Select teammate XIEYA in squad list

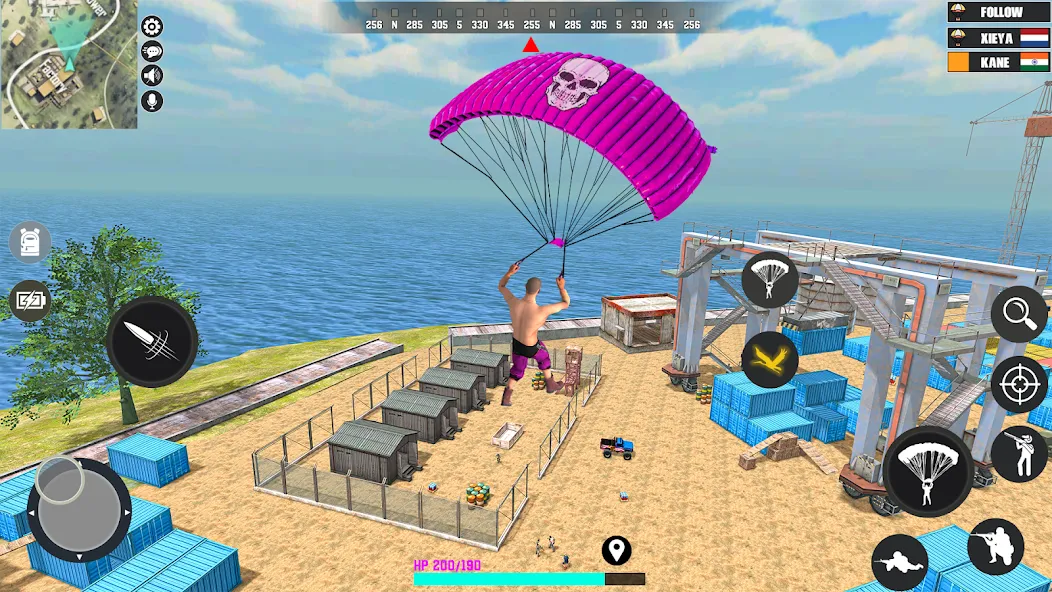(998, 37)
